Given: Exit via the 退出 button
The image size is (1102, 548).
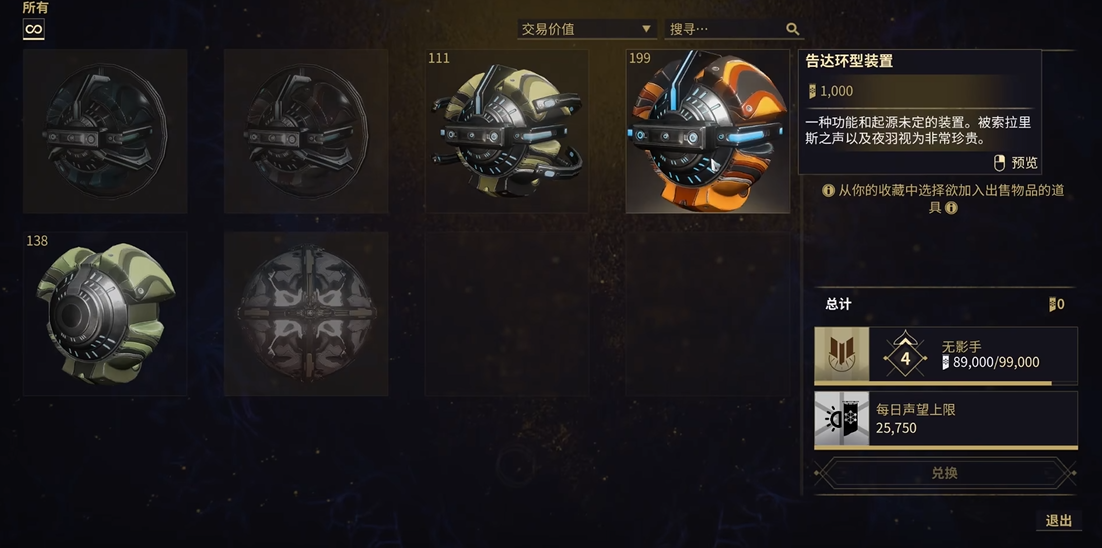Looking at the screenshot, I should pyautogui.click(x=1058, y=520).
